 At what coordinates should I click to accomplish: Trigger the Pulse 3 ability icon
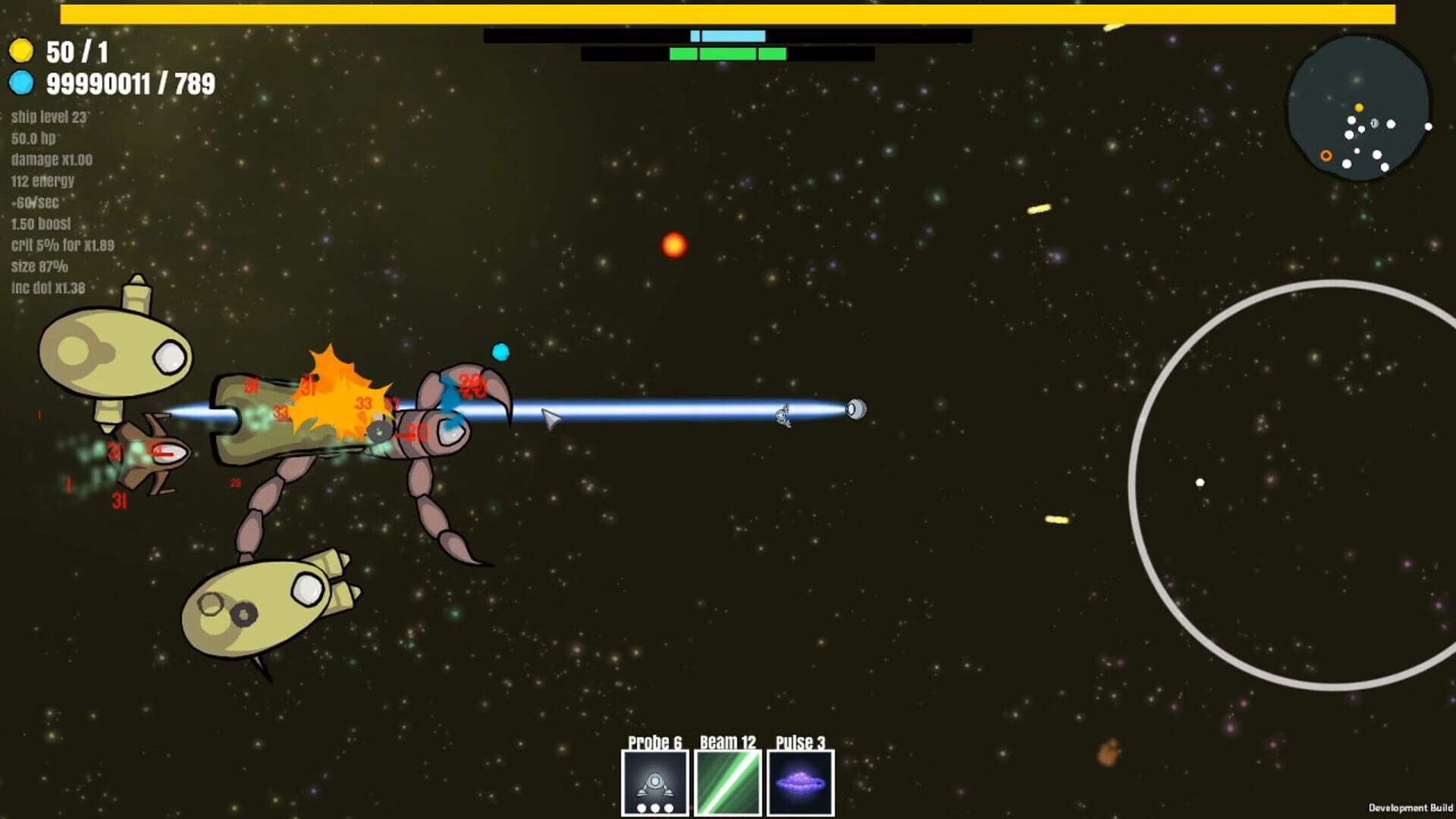pos(801,783)
